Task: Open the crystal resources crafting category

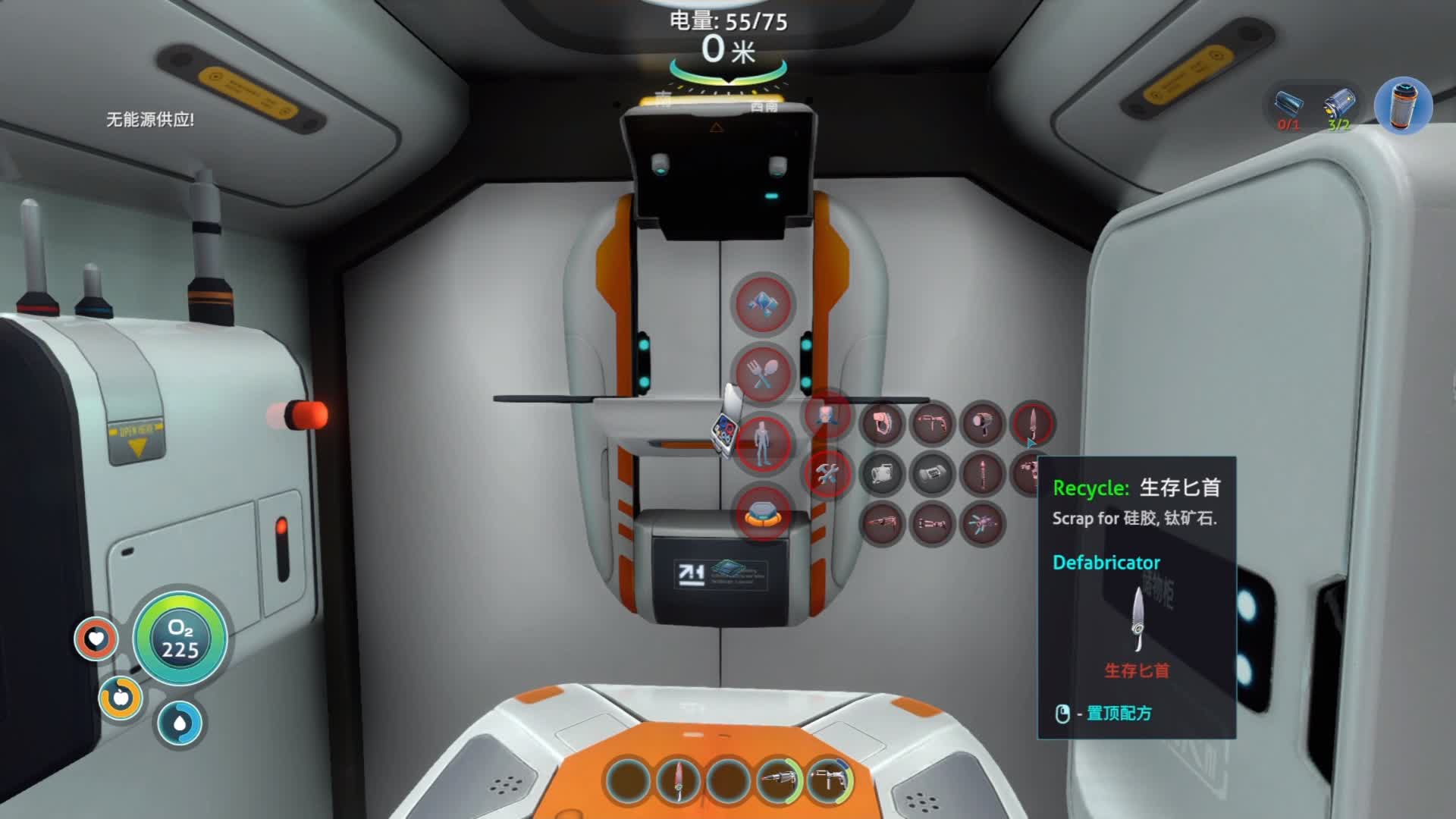Action: click(x=763, y=304)
